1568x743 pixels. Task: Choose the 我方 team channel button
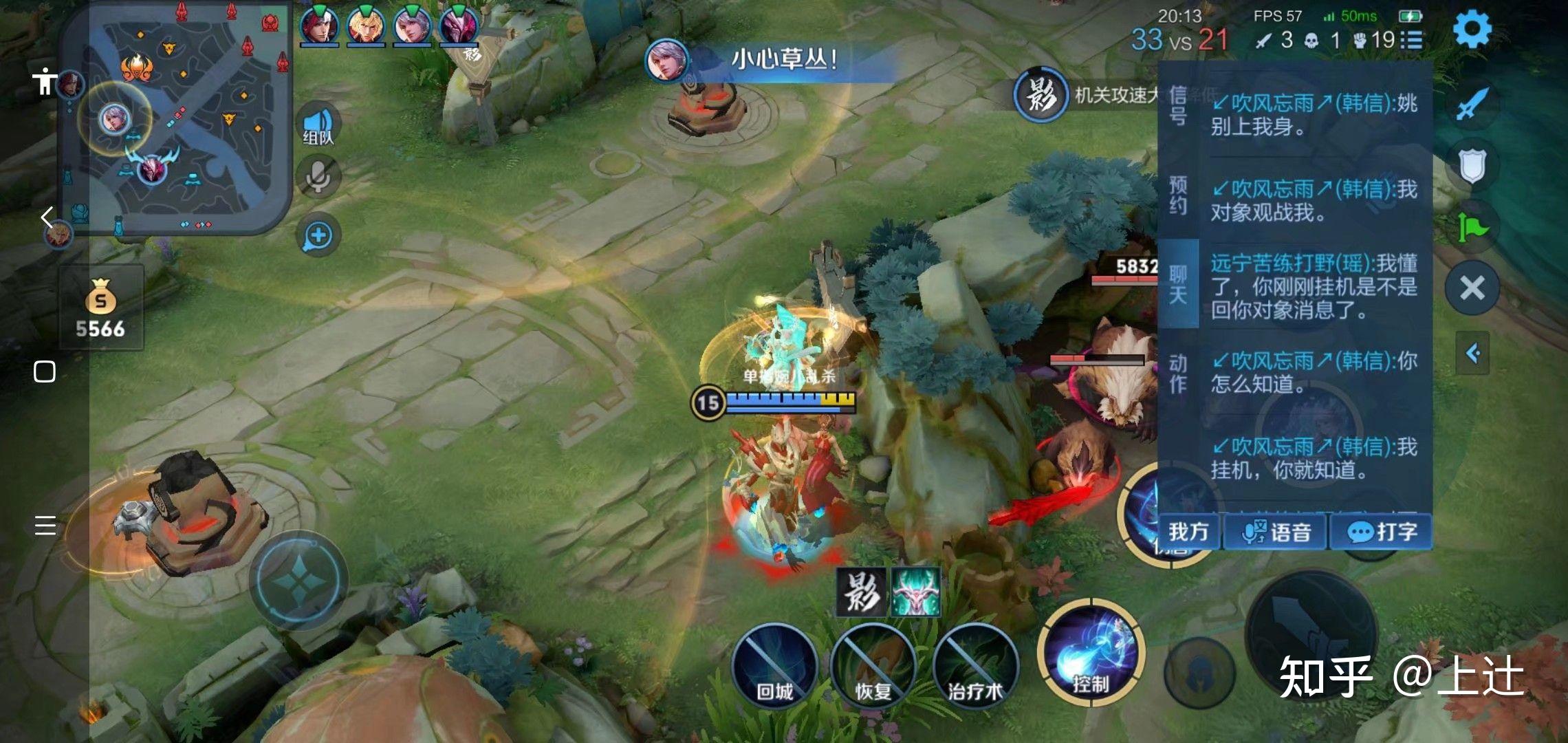[1188, 532]
